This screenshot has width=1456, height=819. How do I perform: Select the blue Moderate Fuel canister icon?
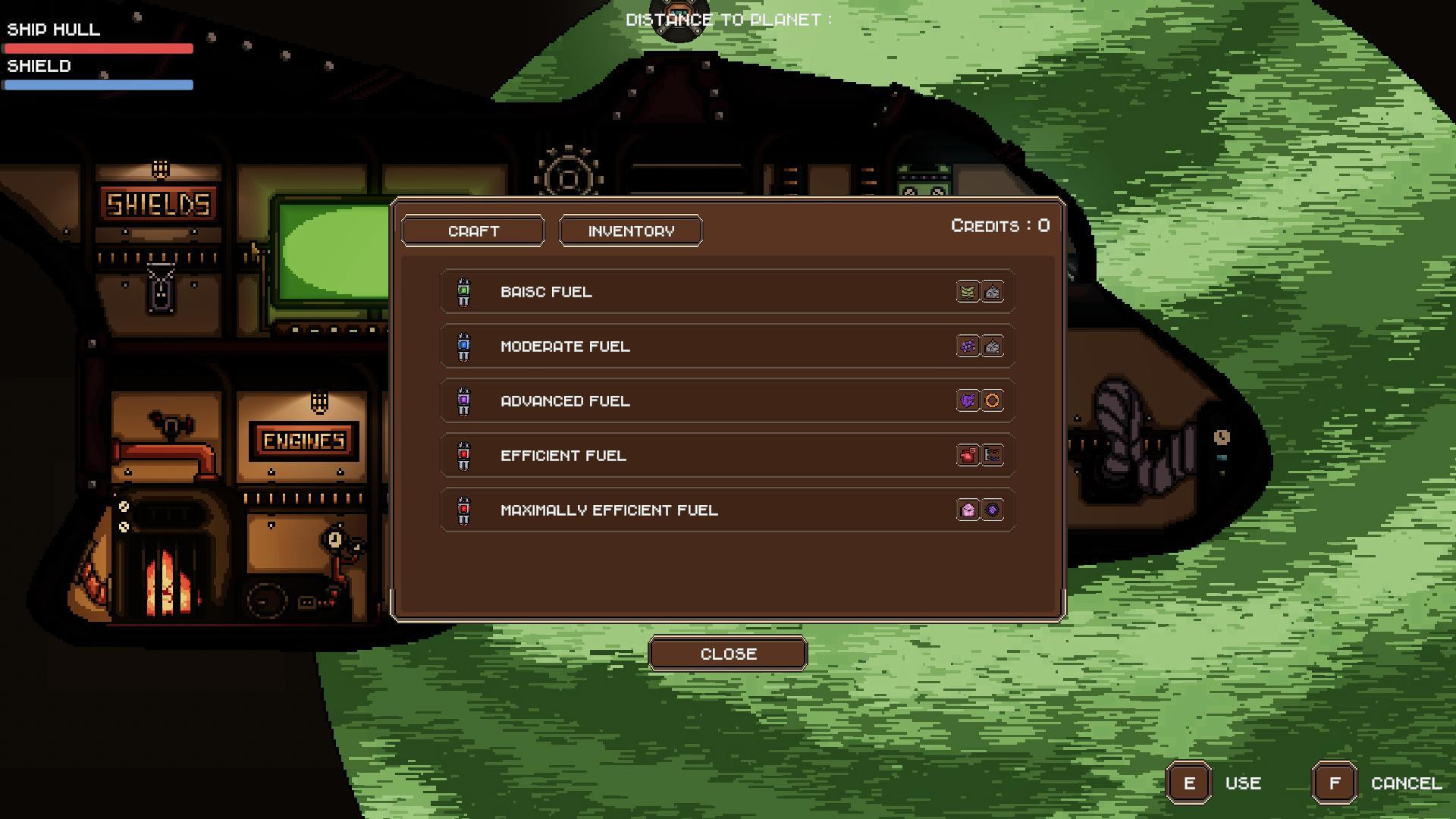463,347
